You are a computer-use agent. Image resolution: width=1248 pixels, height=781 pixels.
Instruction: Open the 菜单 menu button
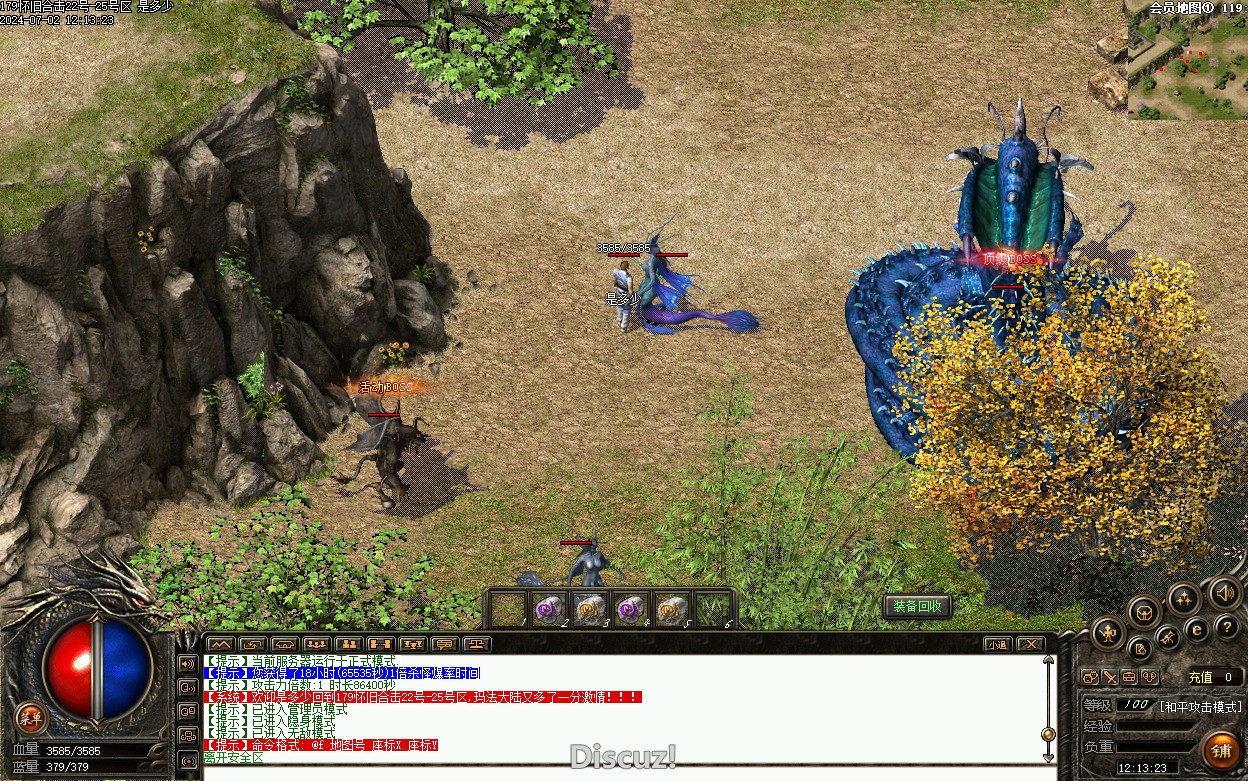[x=31, y=716]
